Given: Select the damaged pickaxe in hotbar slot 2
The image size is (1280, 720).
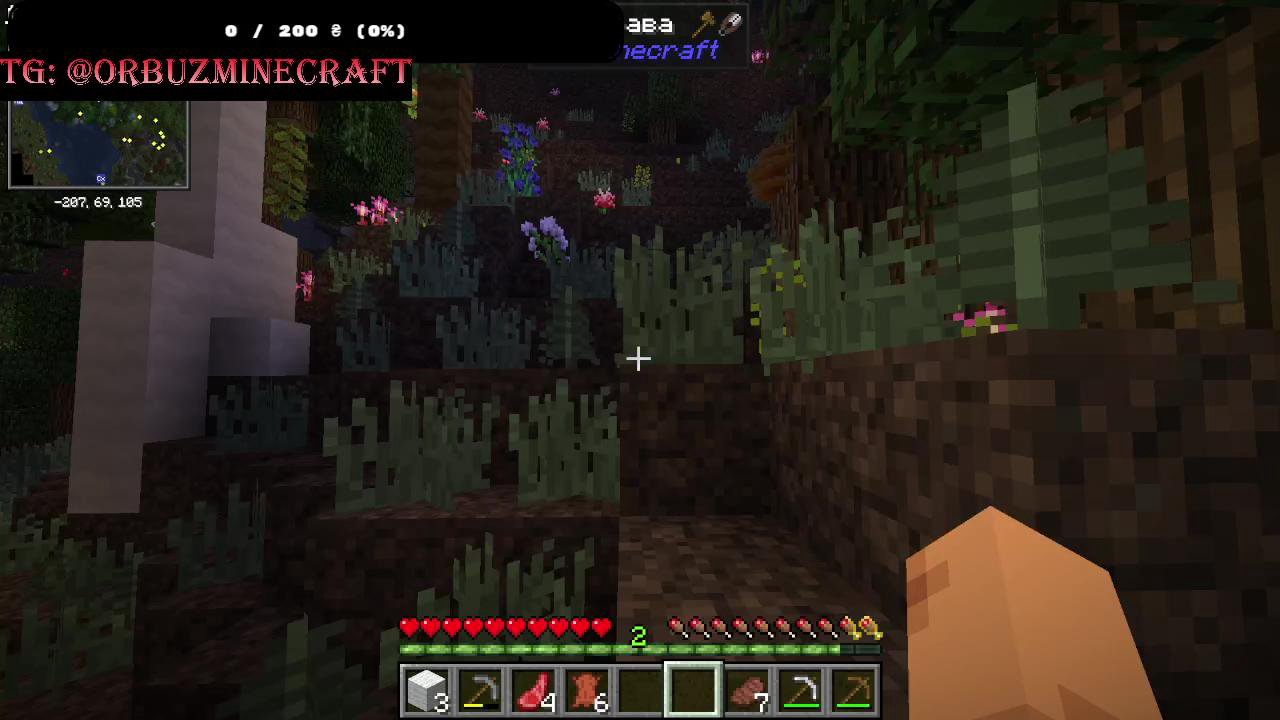Looking at the screenshot, I should point(480,690).
